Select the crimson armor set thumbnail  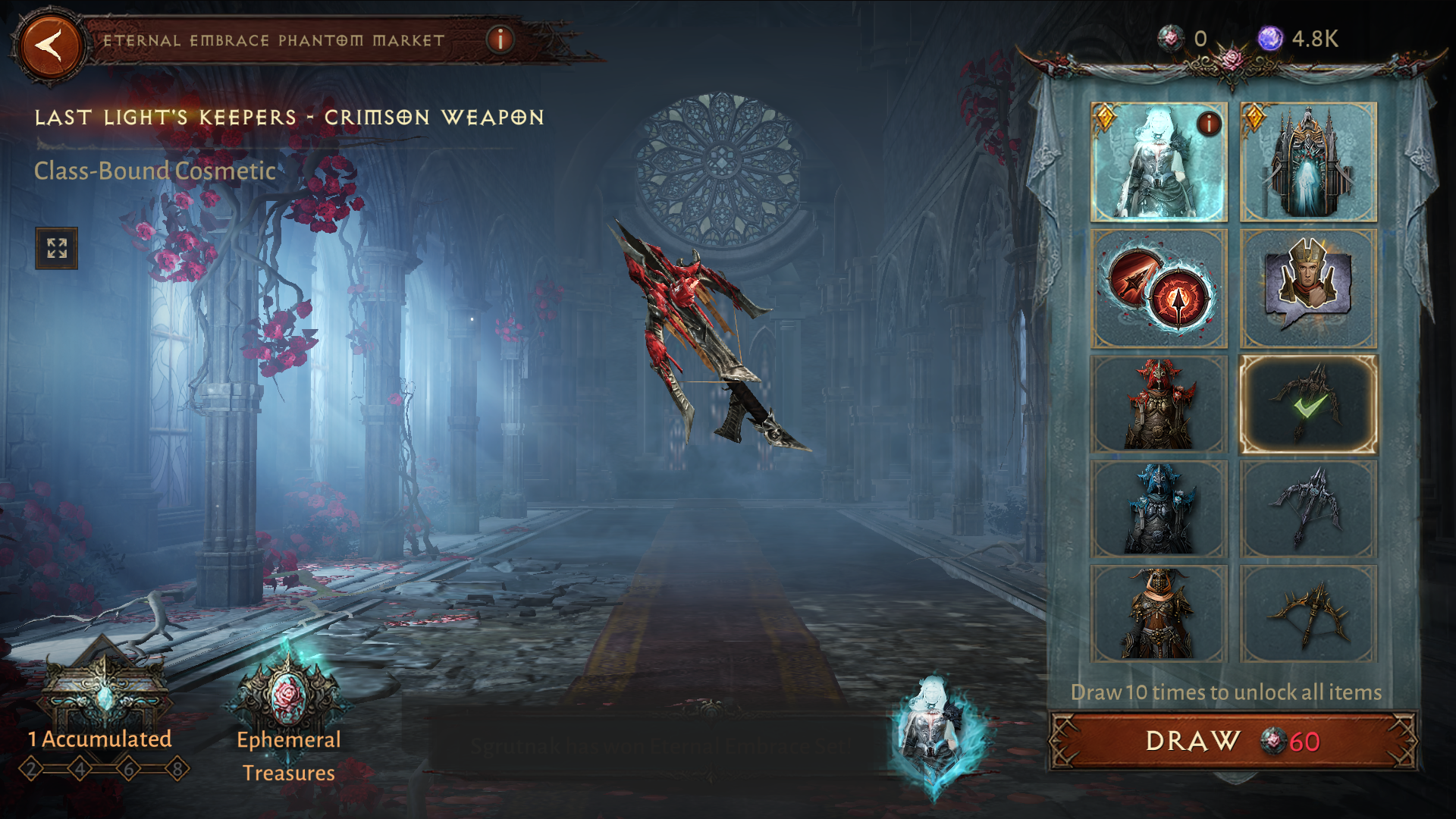[x=1159, y=404]
